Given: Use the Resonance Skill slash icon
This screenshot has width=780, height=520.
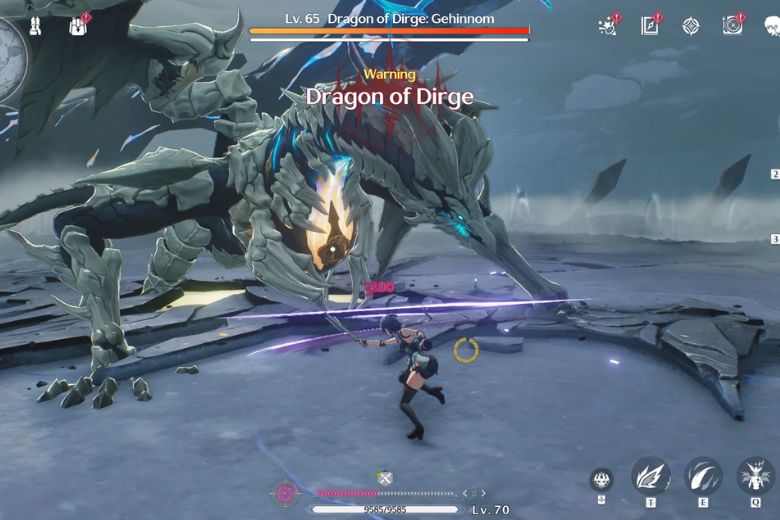Looking at the screenshot, I should [703, 476].
